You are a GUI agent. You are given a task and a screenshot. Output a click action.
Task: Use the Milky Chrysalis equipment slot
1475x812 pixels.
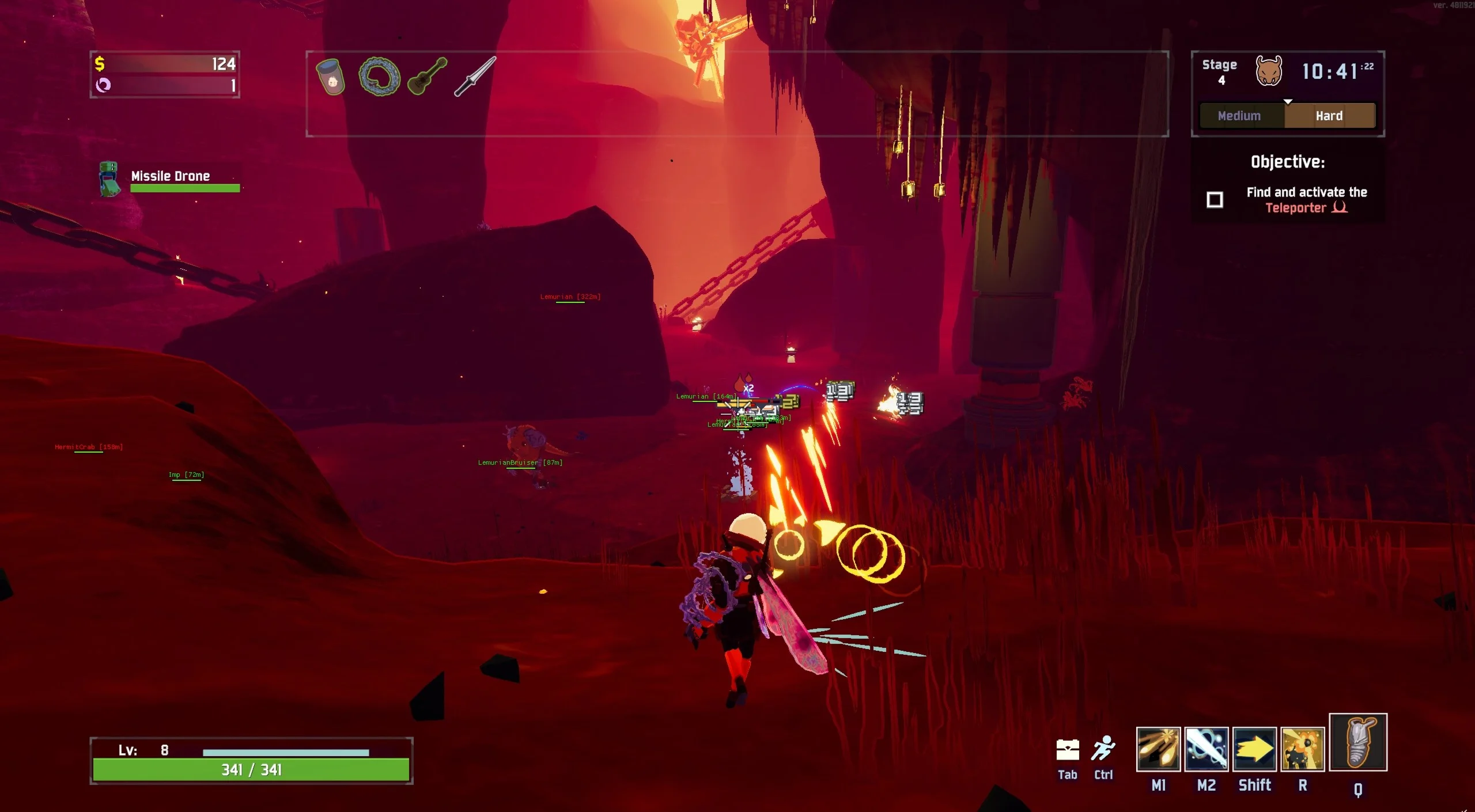pyautogui.click(x=1357, y=742)
